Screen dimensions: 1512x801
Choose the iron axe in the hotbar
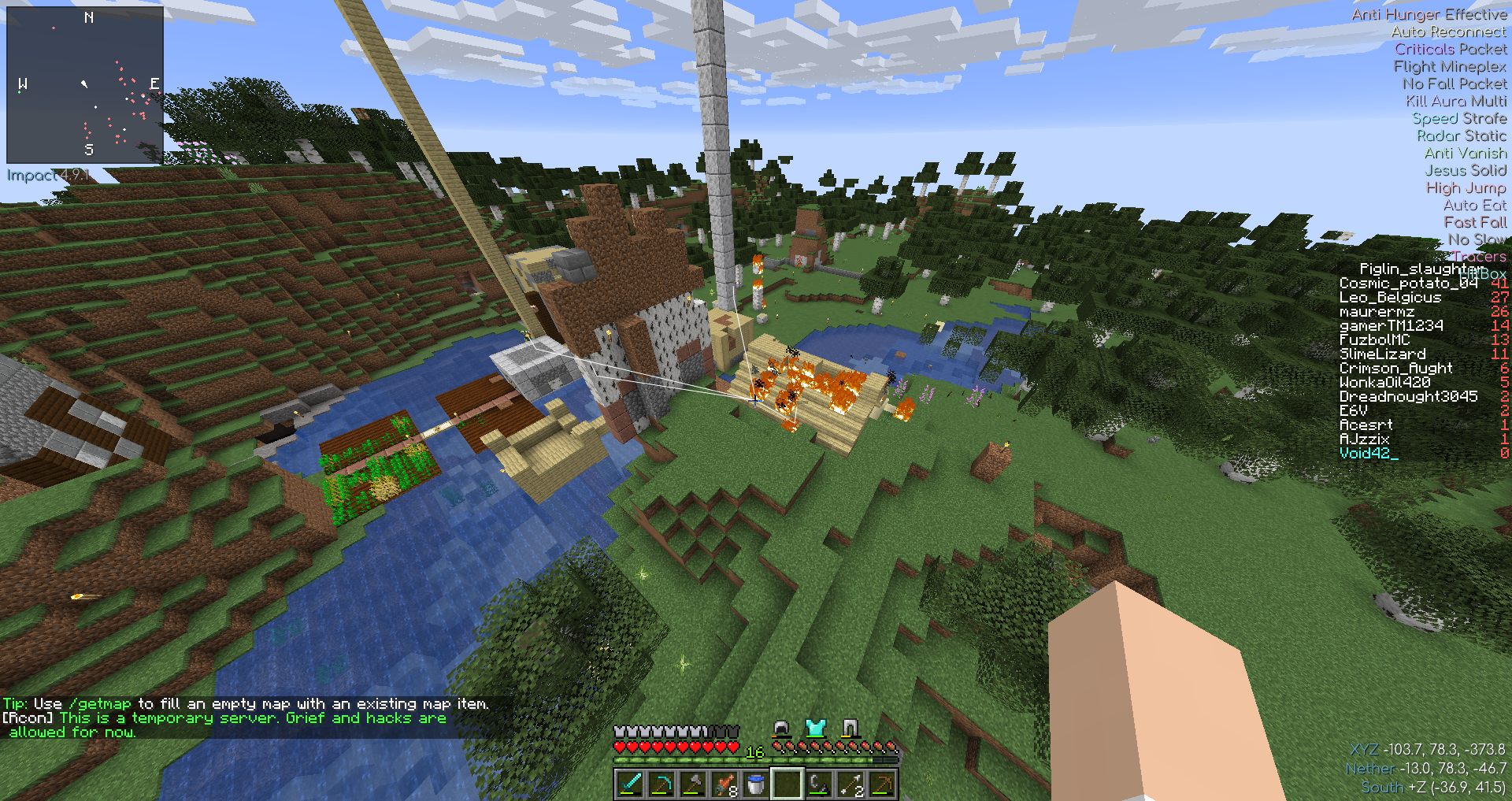(693, 784)
